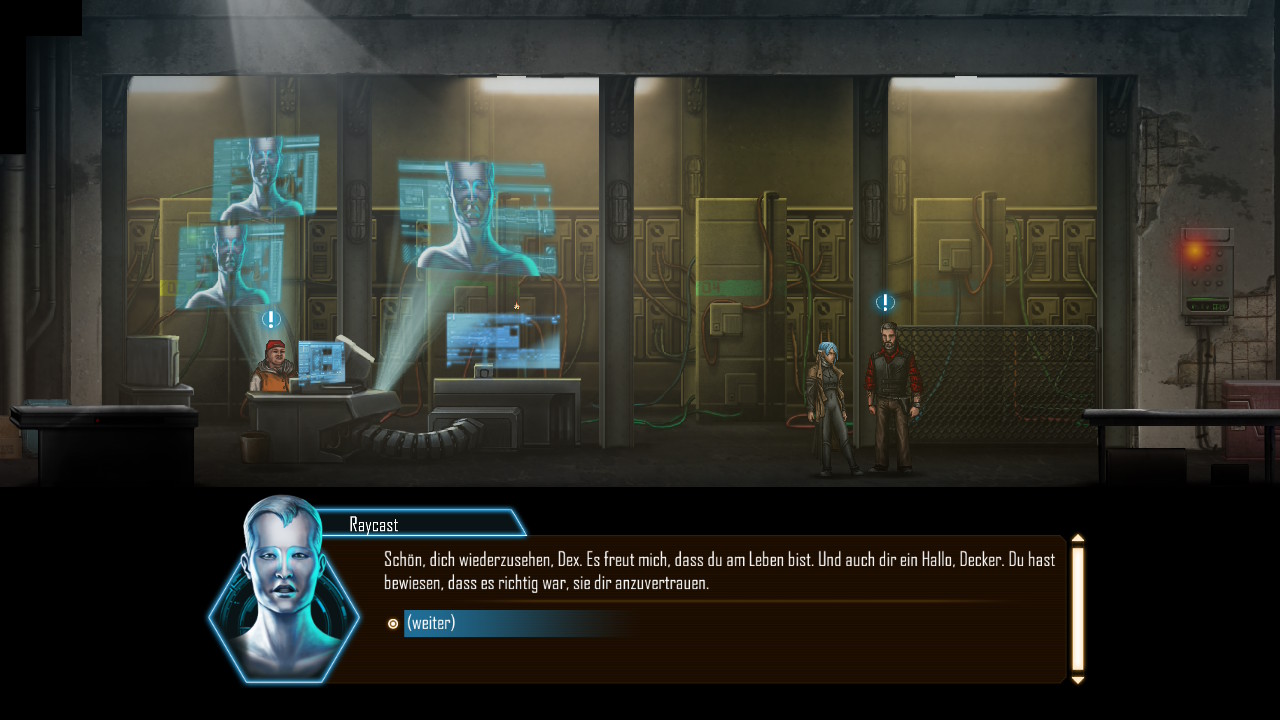Click the dialogue scrollbar track
The height and width of the screenshot is (720, 1280).
coord(1078,609)
